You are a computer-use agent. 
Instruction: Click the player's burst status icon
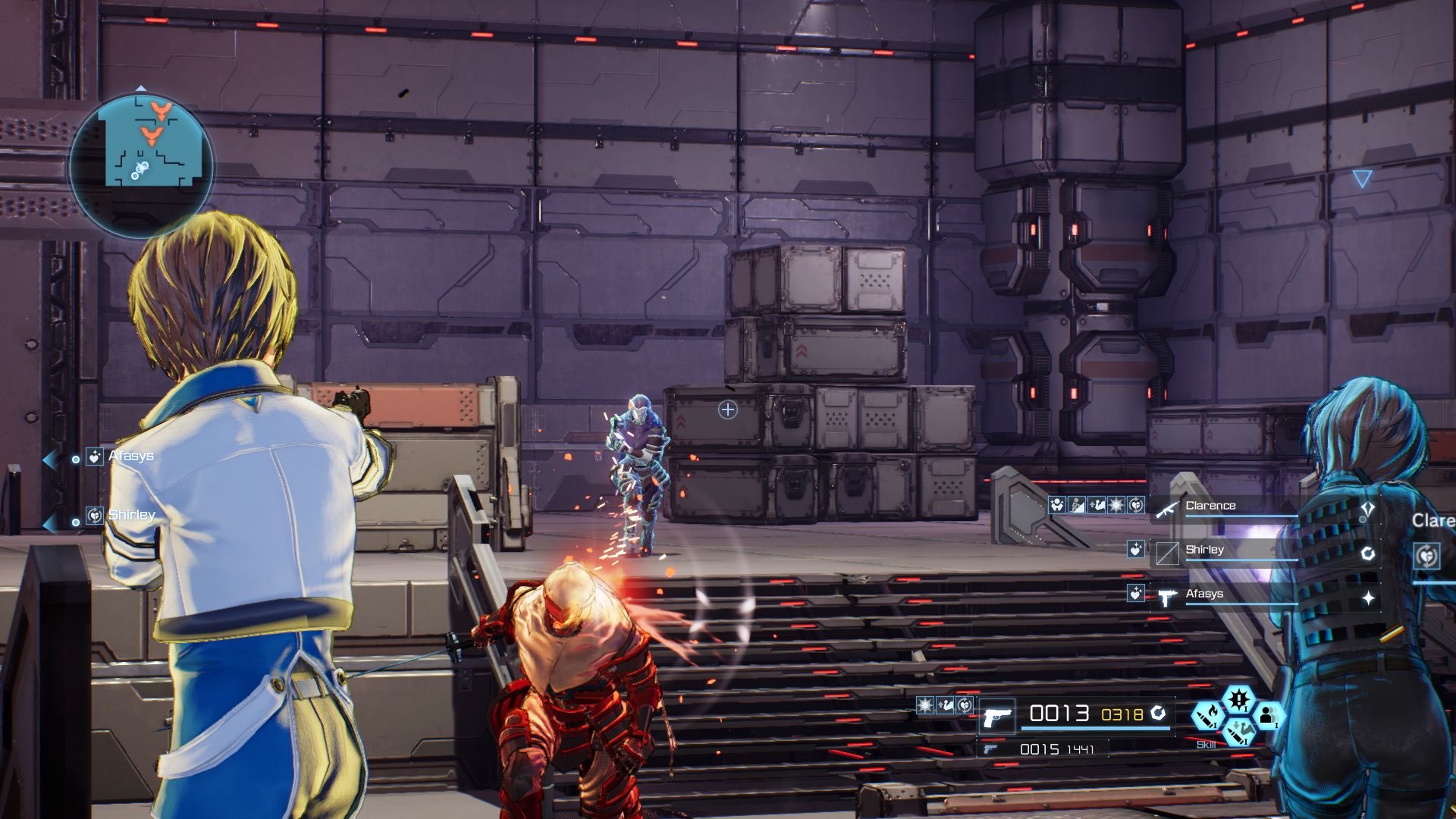[x=925, y=706]
